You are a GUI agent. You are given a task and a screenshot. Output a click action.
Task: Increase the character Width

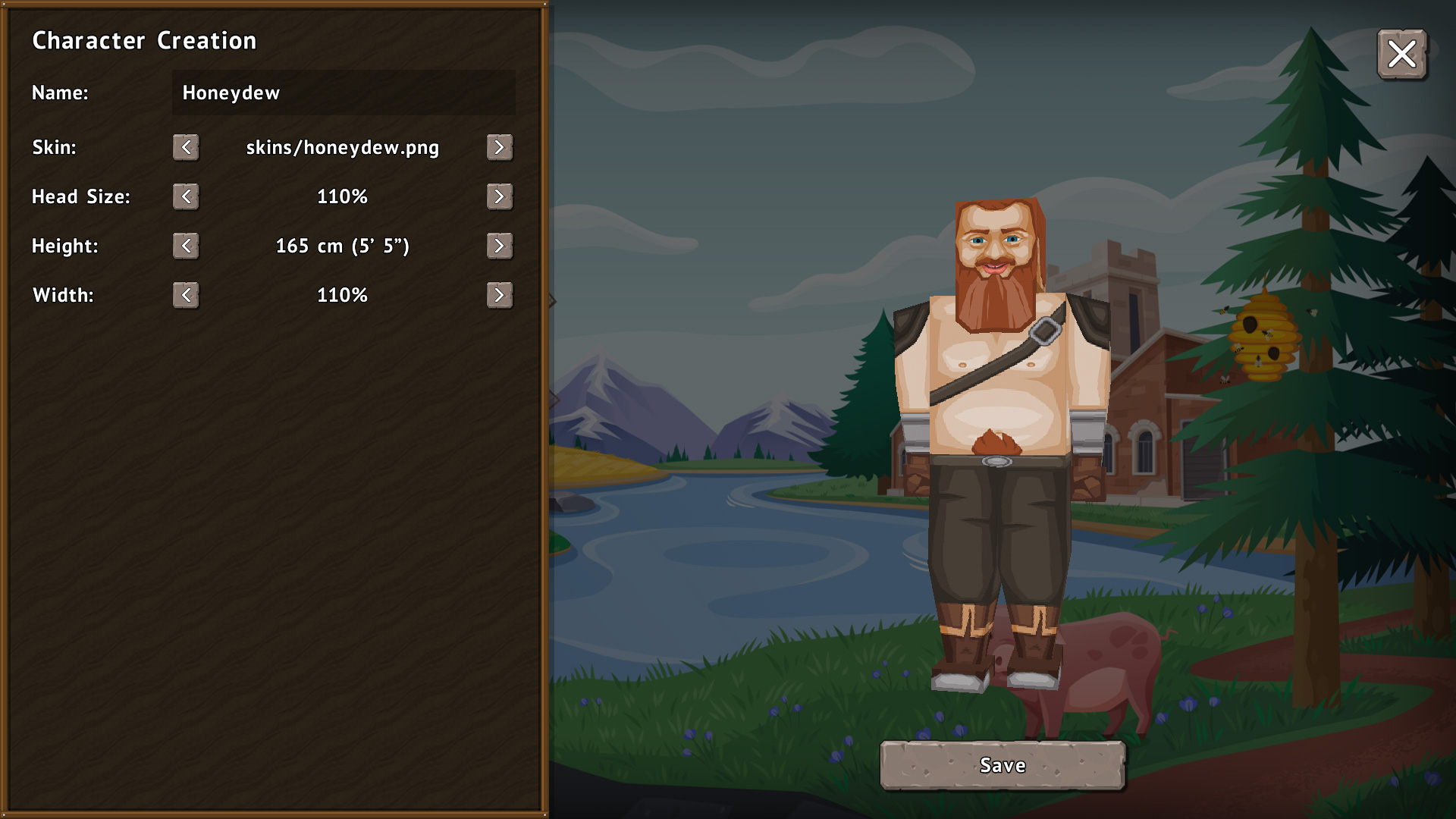point(499,295)
